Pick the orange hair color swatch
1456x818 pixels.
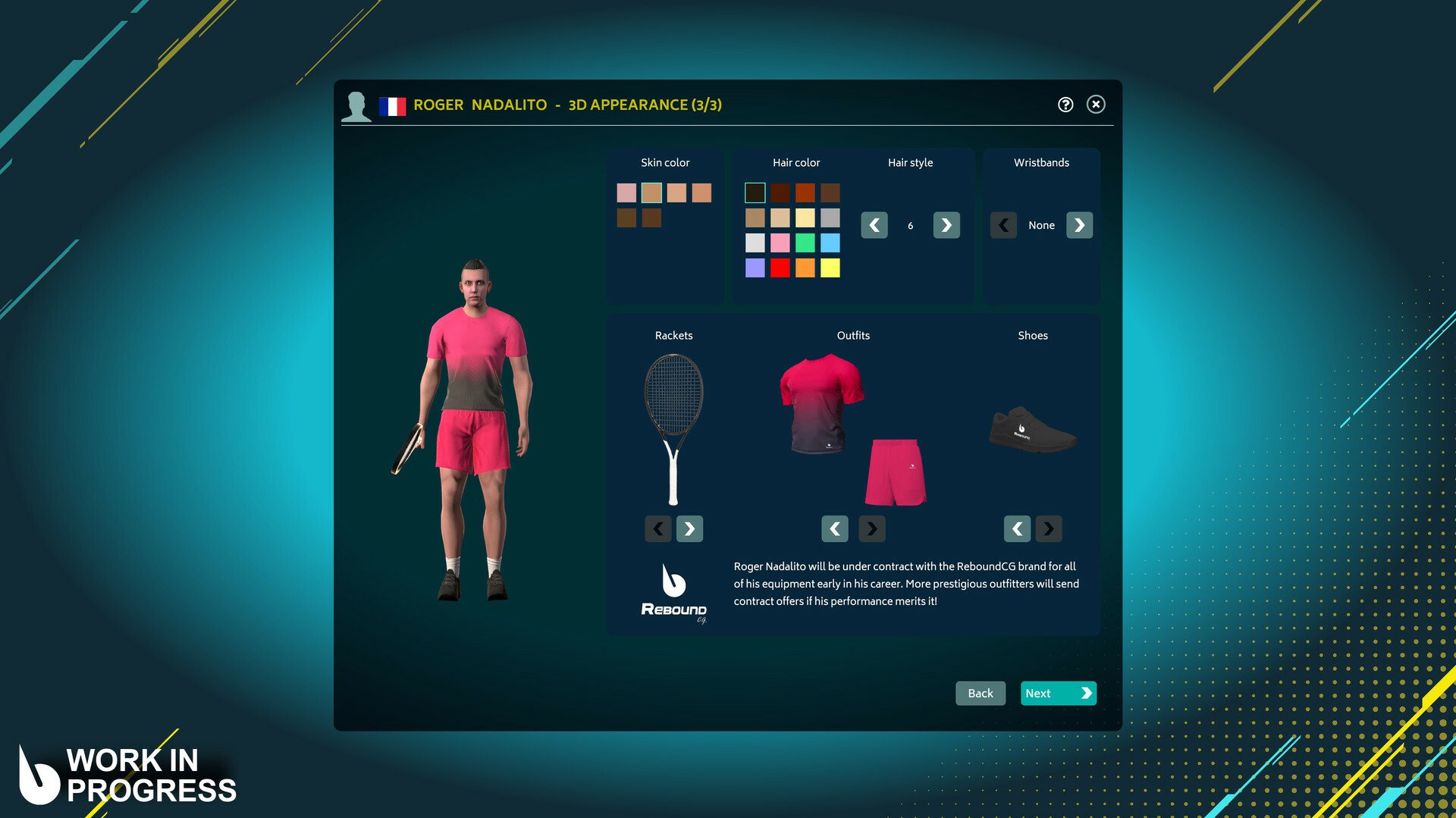click(x=805, y=268)
